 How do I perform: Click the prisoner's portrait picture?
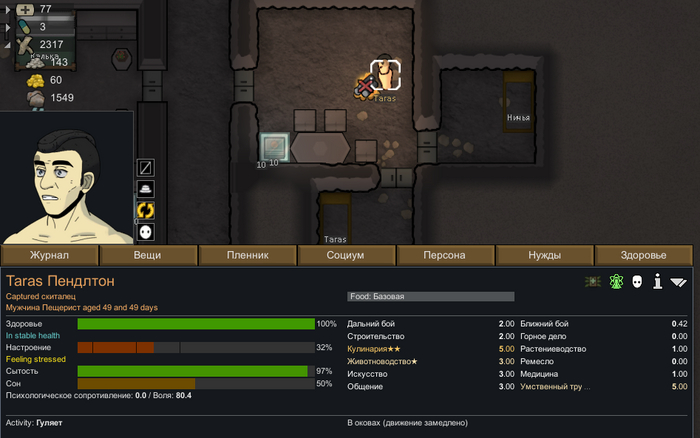click(66, 177)
